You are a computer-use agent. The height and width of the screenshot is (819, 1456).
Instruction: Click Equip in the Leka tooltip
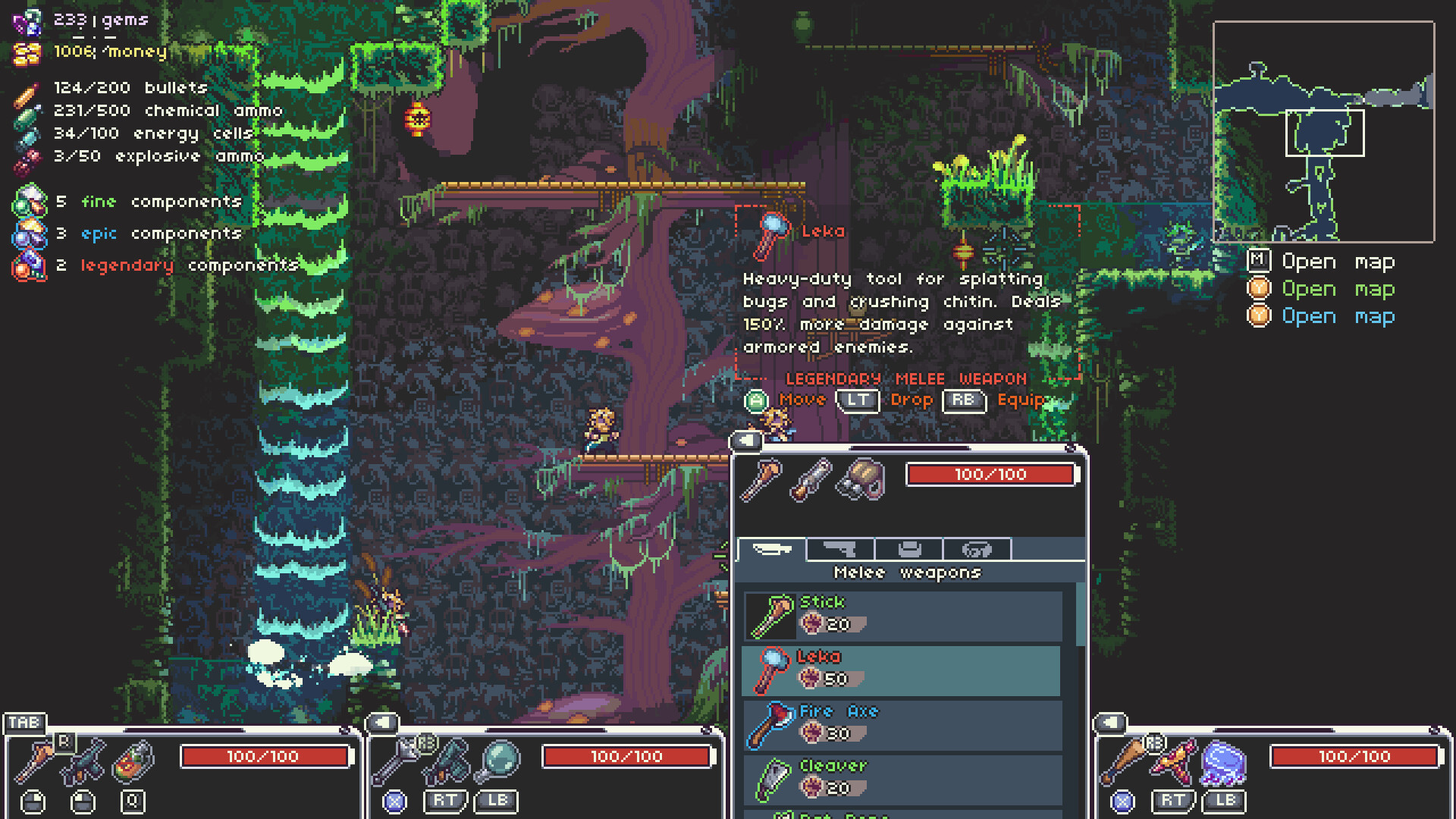coord(1021,400)
